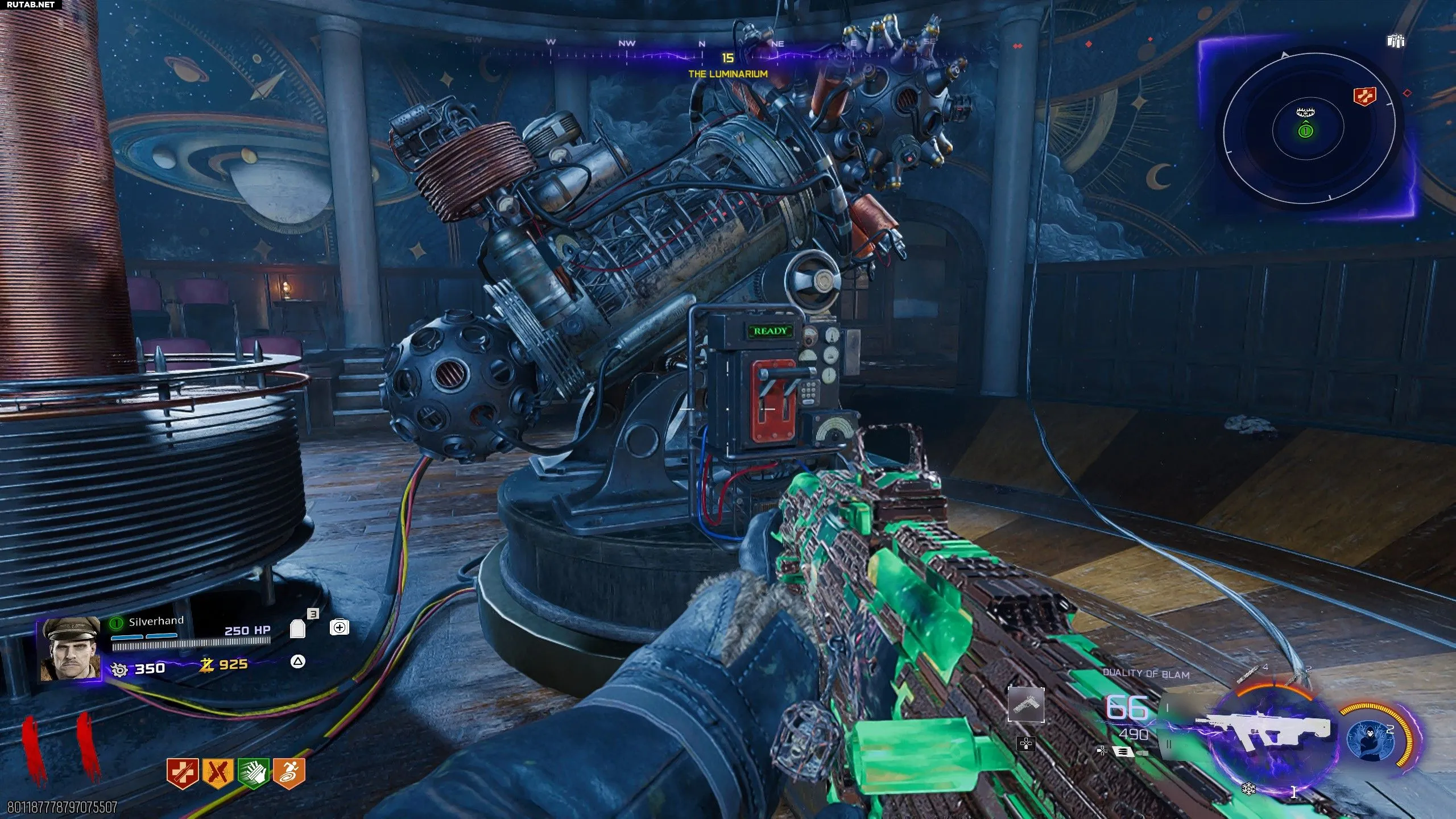Activate the orange Stamin-Up runner perk
The height and width of the screenshot is (819, 1456).
288,773
